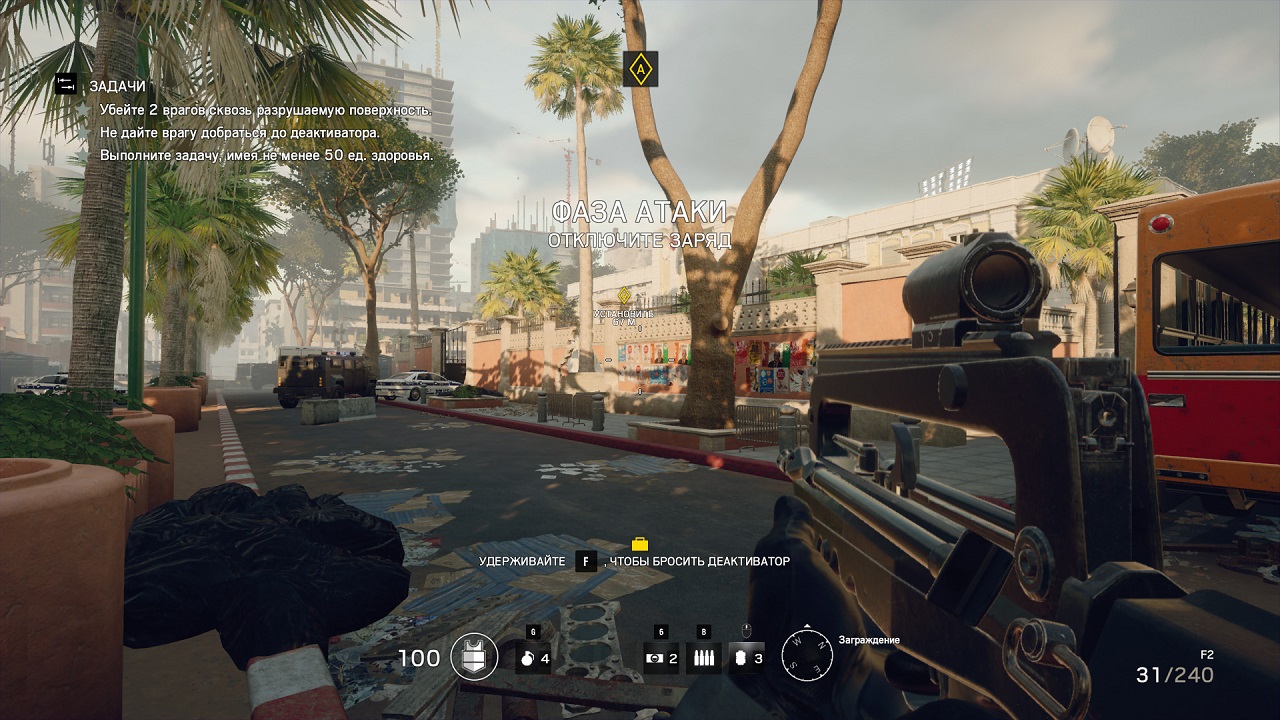Click the yellow bomb site A marker

pos(640,69)
